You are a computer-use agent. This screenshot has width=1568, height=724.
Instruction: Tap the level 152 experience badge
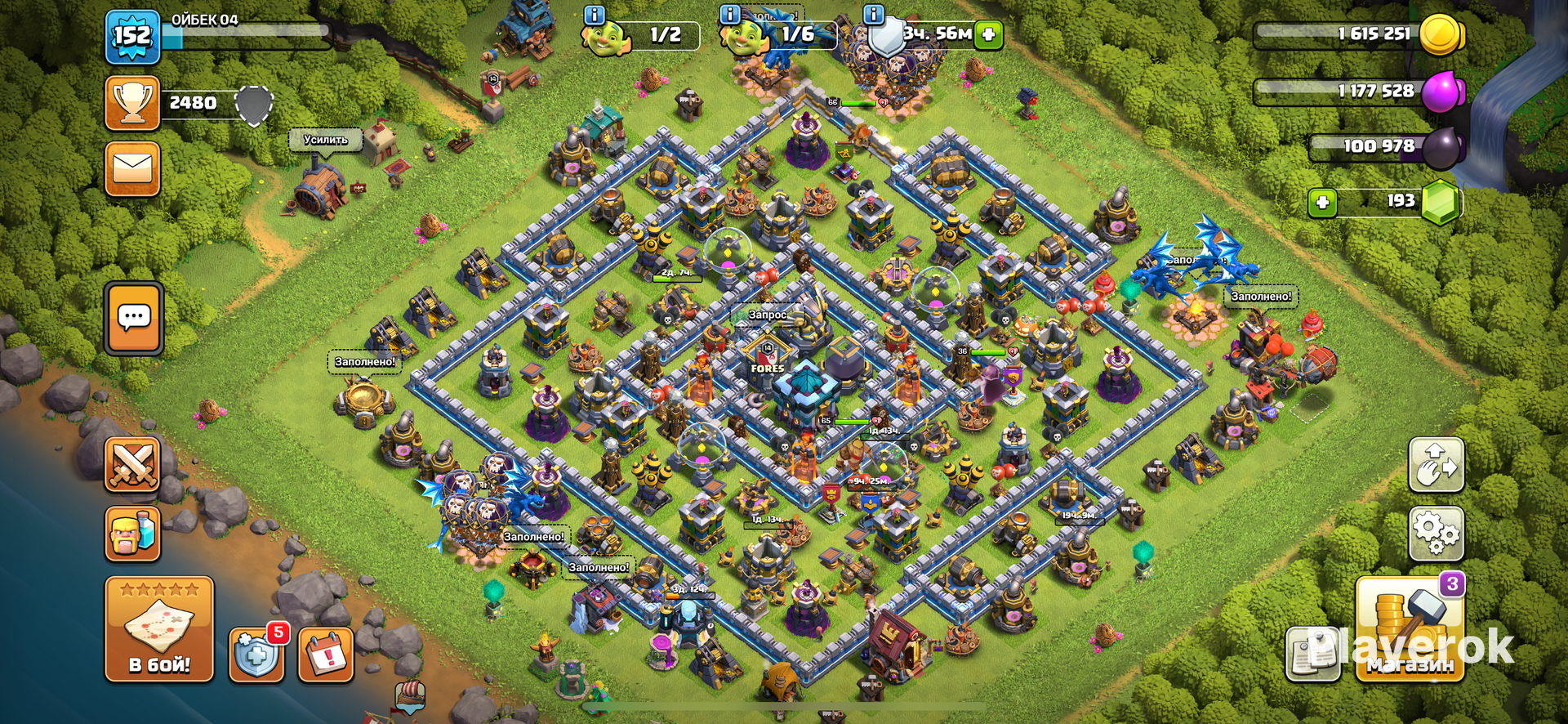point(131,37)
